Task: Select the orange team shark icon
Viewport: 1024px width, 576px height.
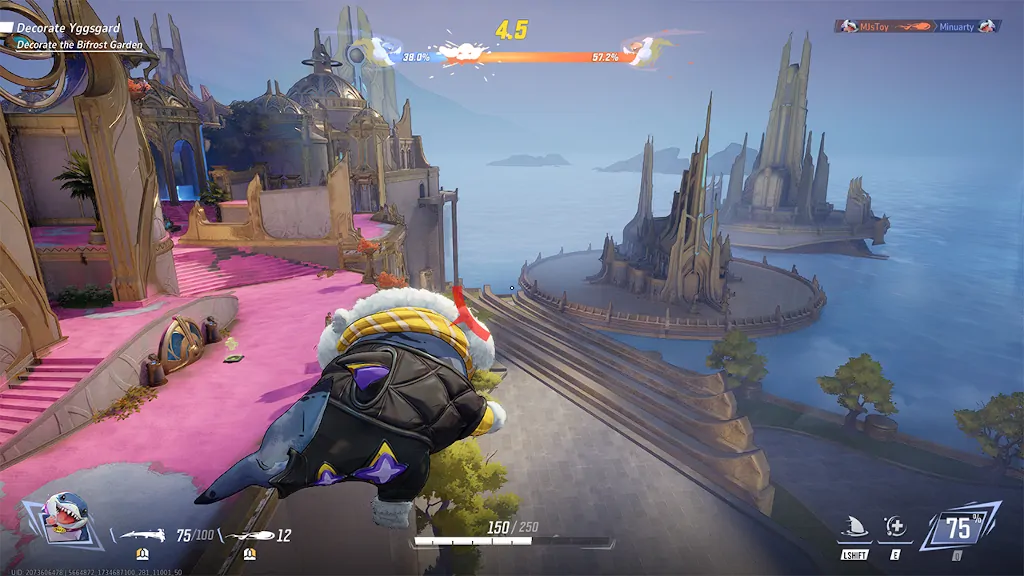Action: point(641,50)
